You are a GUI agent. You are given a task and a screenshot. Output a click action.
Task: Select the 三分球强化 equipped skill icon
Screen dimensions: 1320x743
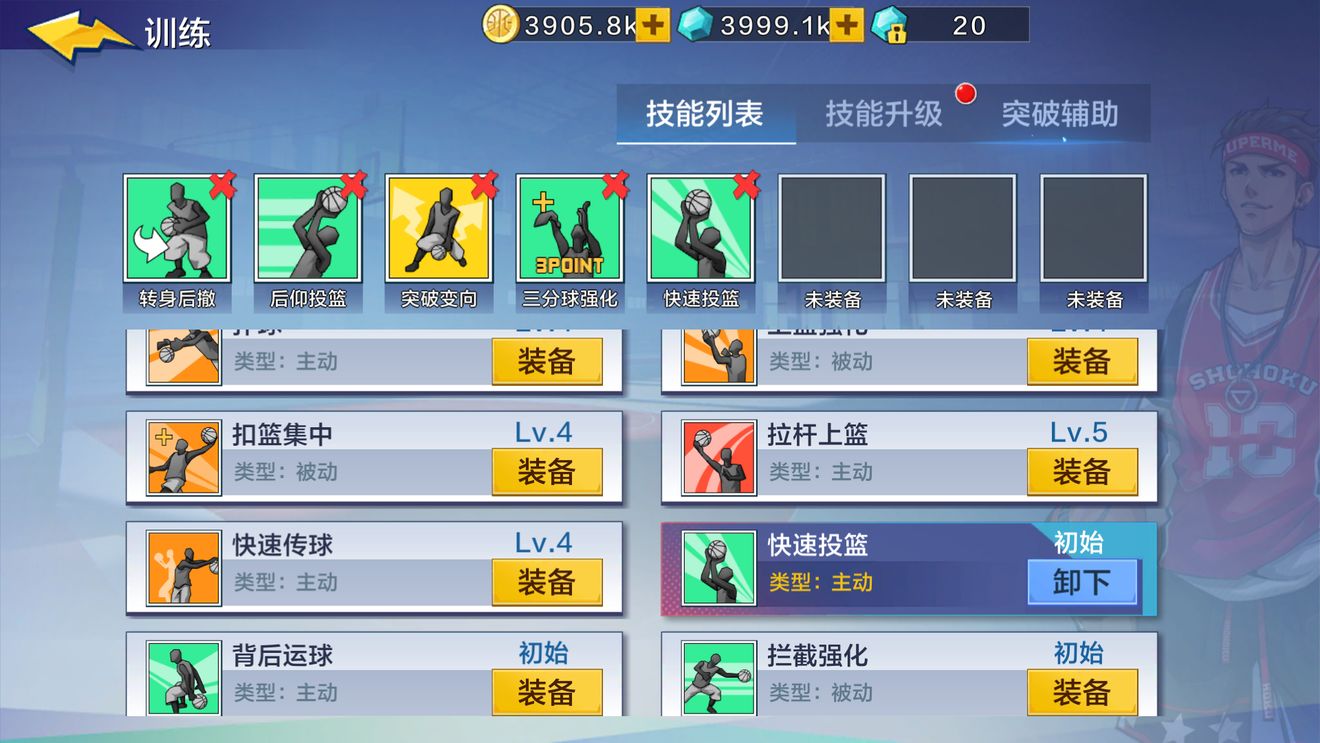point(570,232)
